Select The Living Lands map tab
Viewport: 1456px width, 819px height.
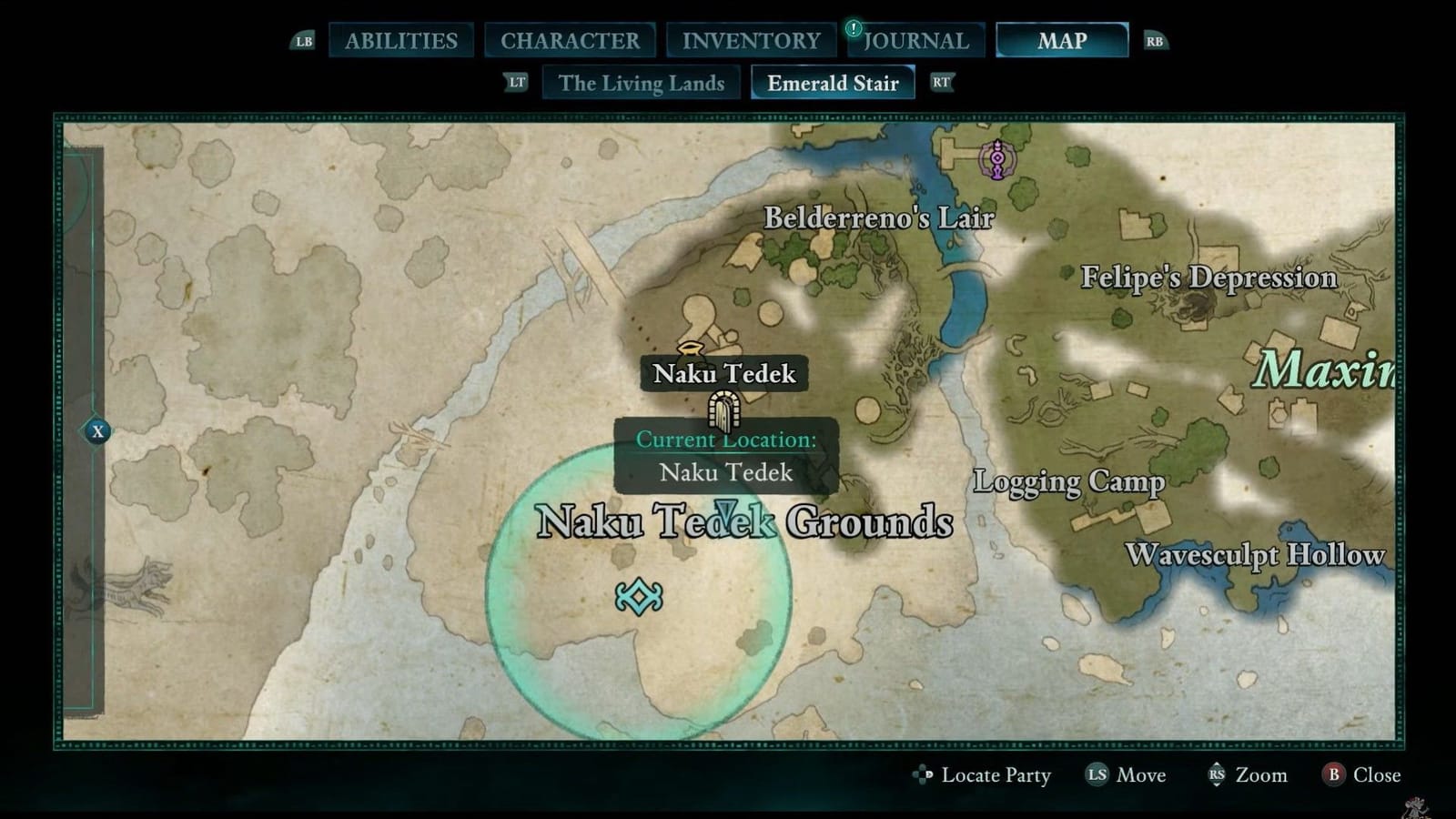[x=641, y=83]
